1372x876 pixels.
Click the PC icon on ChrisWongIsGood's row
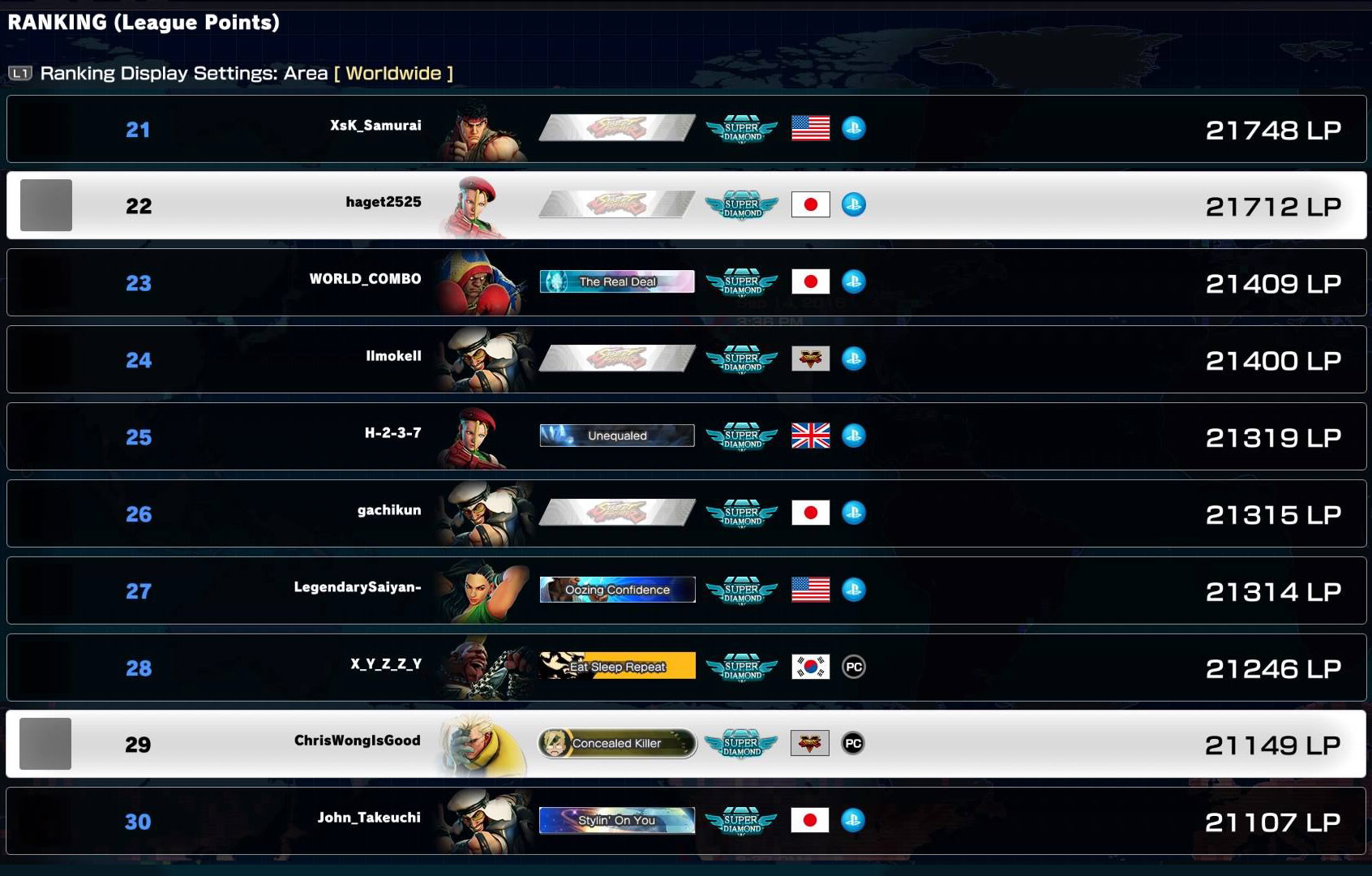click(853, 742)
